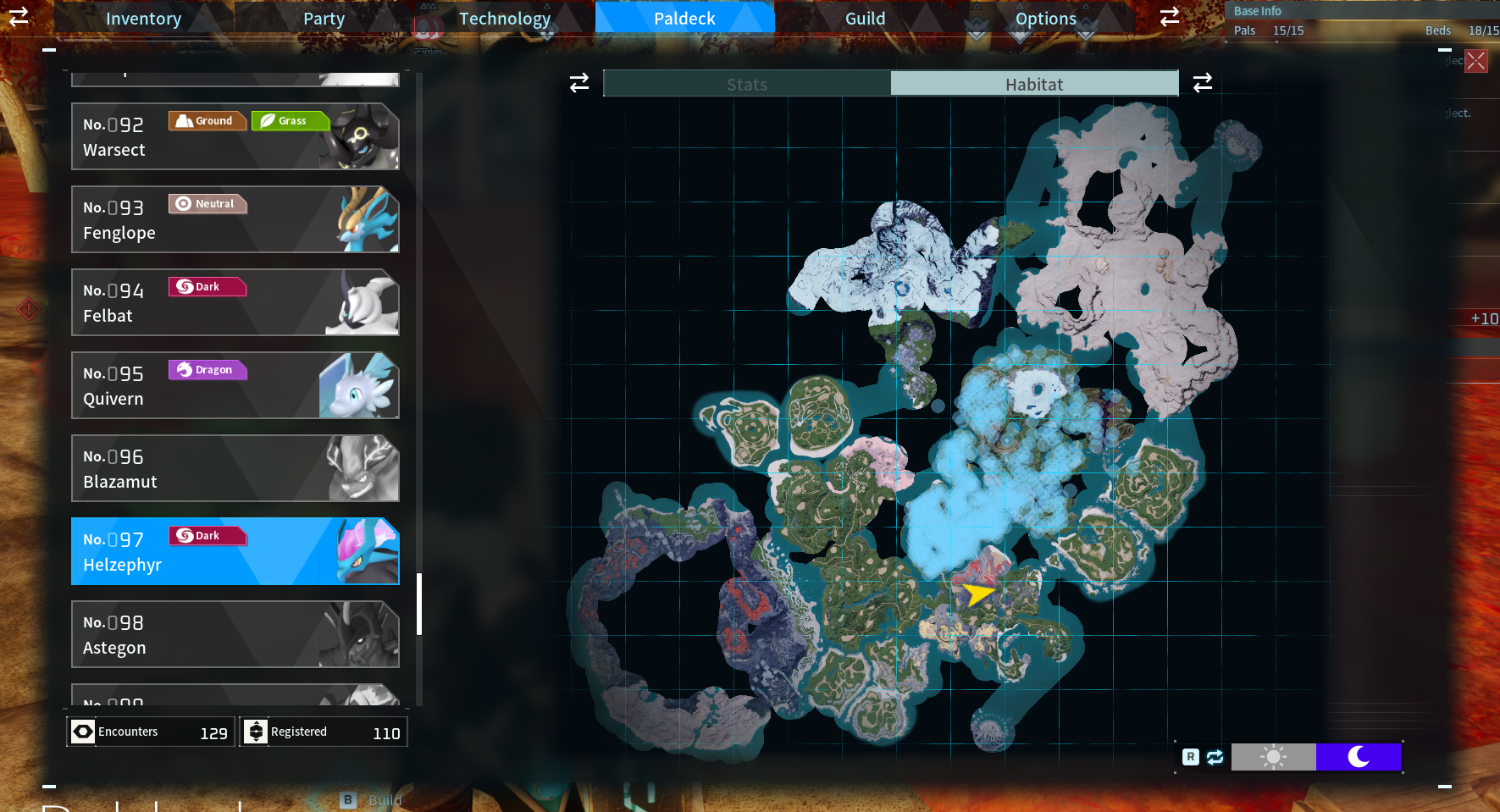Select Felbat in the Paldeck list

click(235, 302)
